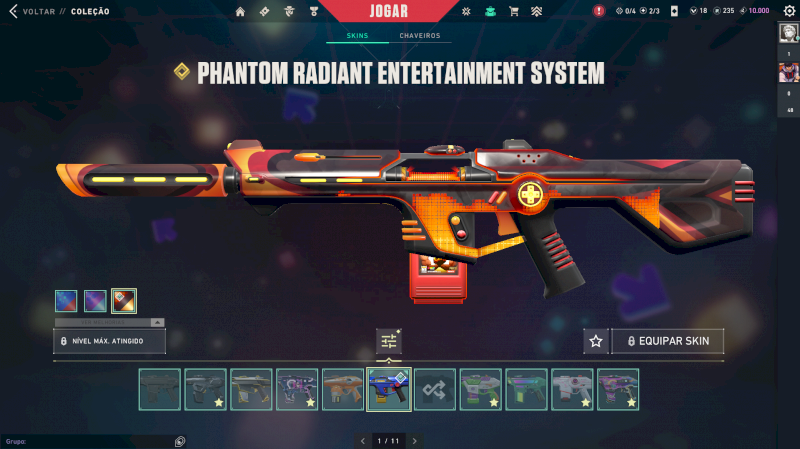
Task: Open the home icon in top navigation
Action: click(240, 11)
